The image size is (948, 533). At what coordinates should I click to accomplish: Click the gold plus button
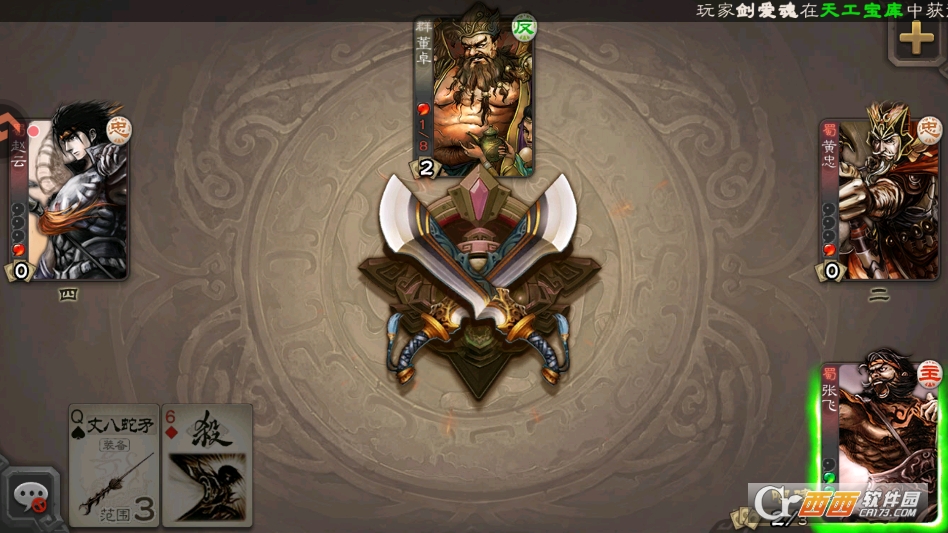click(x=916, y=39)
